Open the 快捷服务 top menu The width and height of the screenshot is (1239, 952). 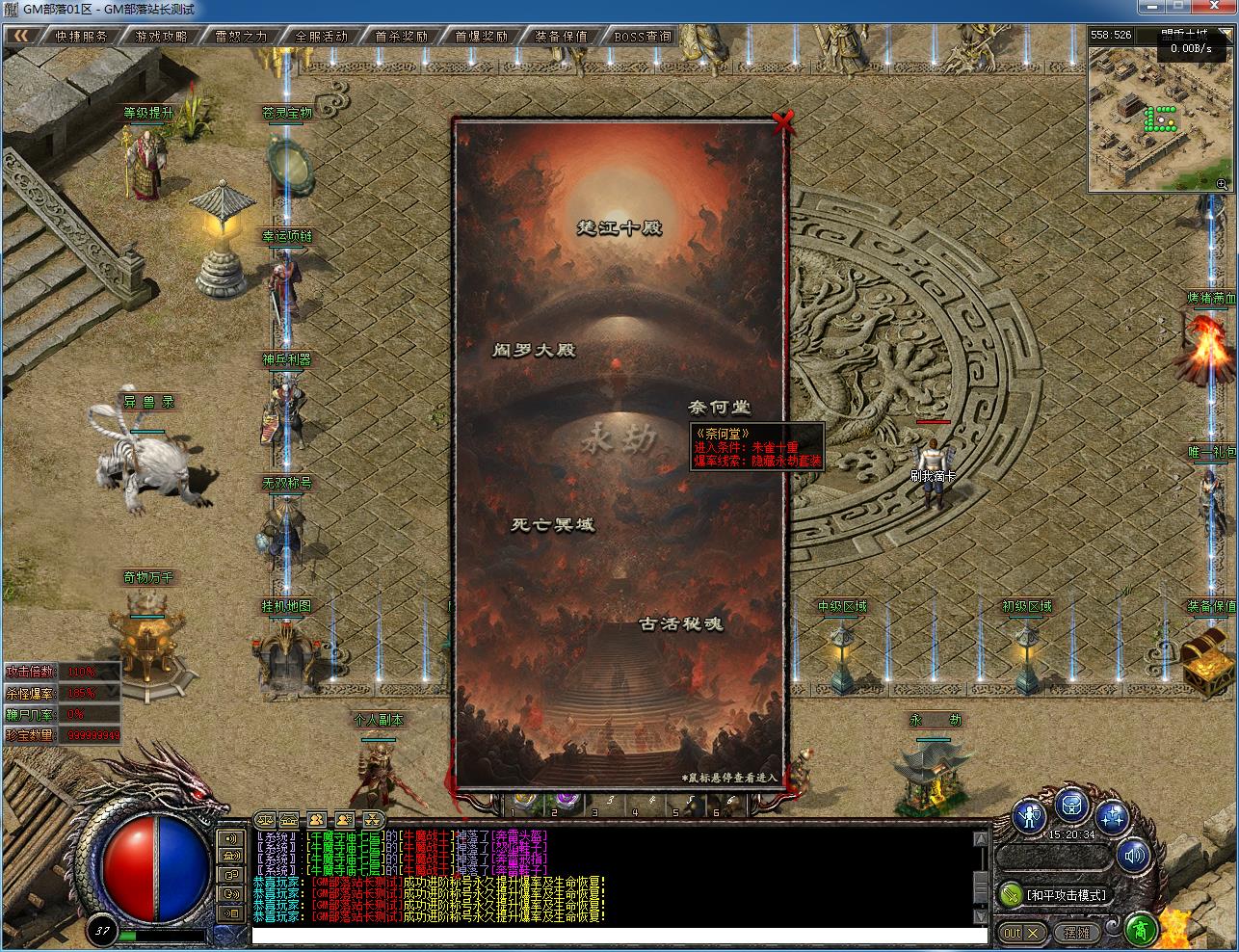[81, 37]
